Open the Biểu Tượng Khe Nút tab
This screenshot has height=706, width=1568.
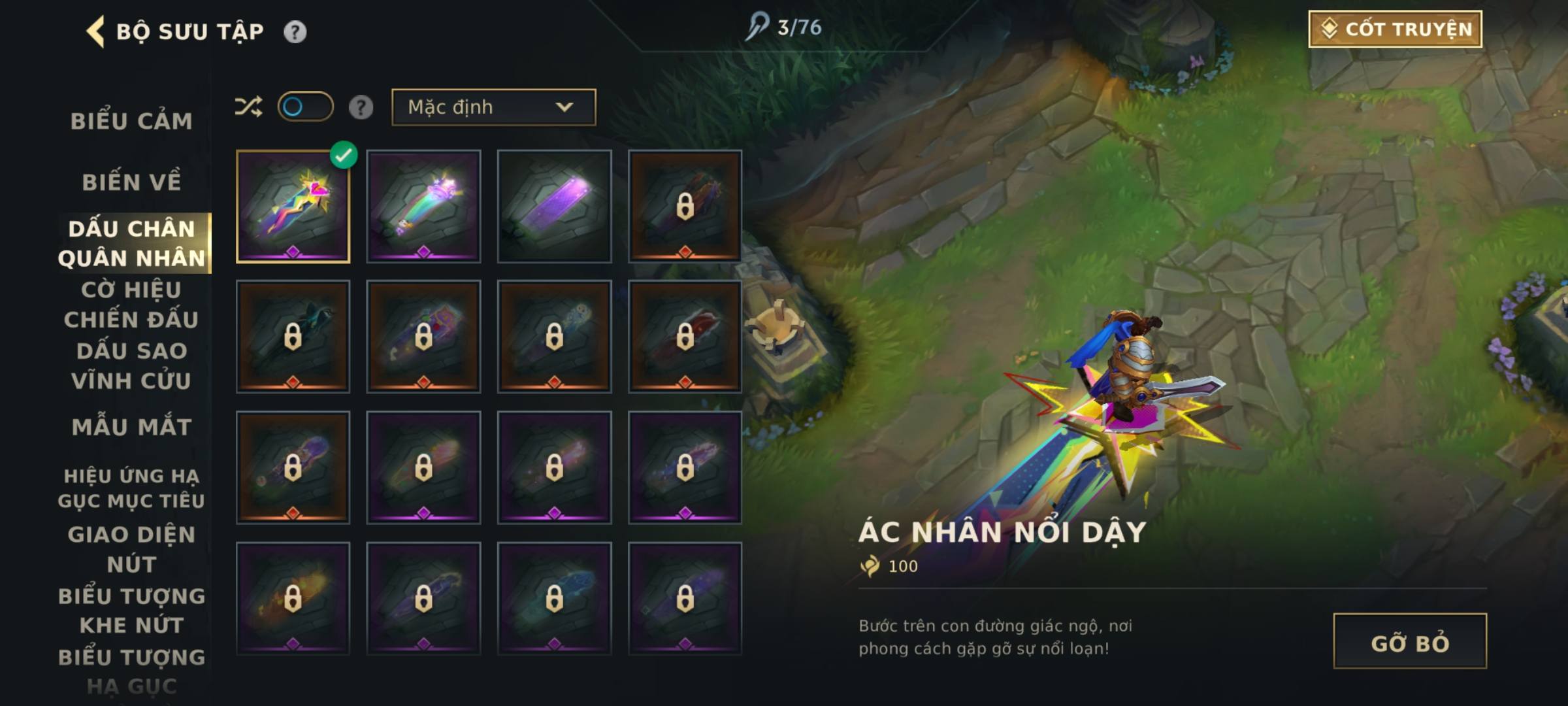pyautogui.click(x=131, y=611)
